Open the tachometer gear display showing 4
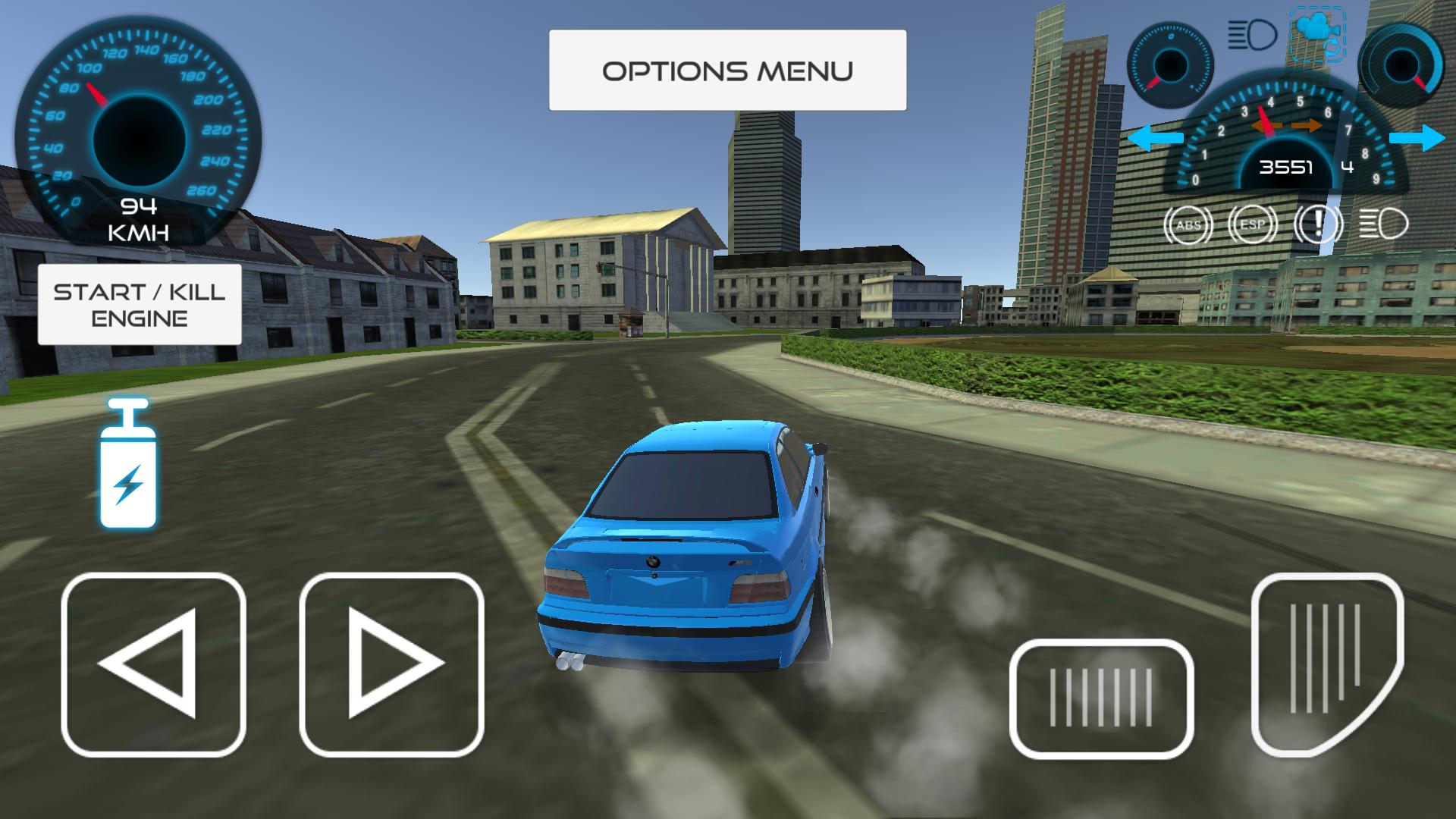This screenshot has width=1456, height=819. (1347, 167)
